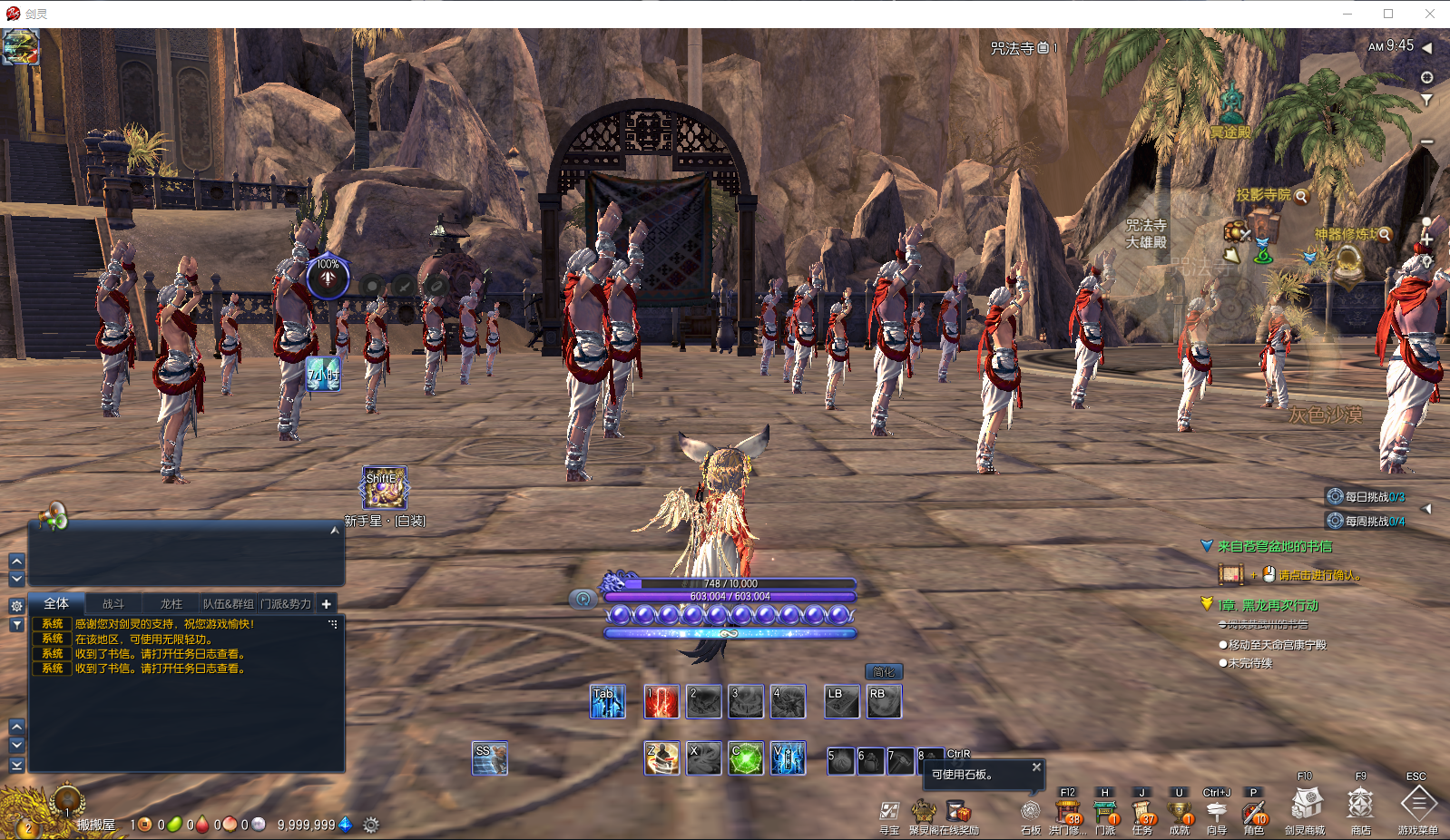The width and height of the screenshot is (1450, 840).
Task: Toggle the 简化 simplify button
Action: pyautogui.click(x=884, y=672)
